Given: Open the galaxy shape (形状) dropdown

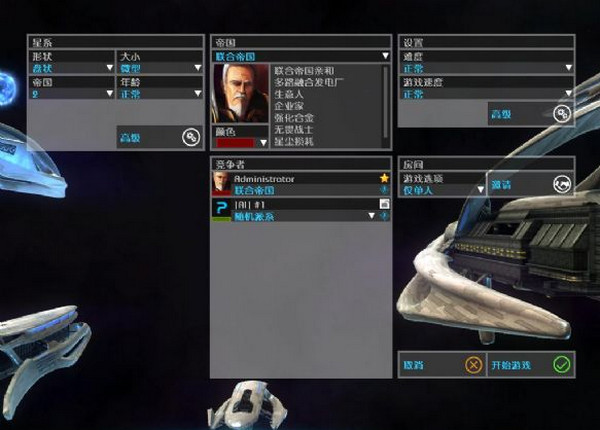Looking at the screenshot, I should [x=70, y=68].
